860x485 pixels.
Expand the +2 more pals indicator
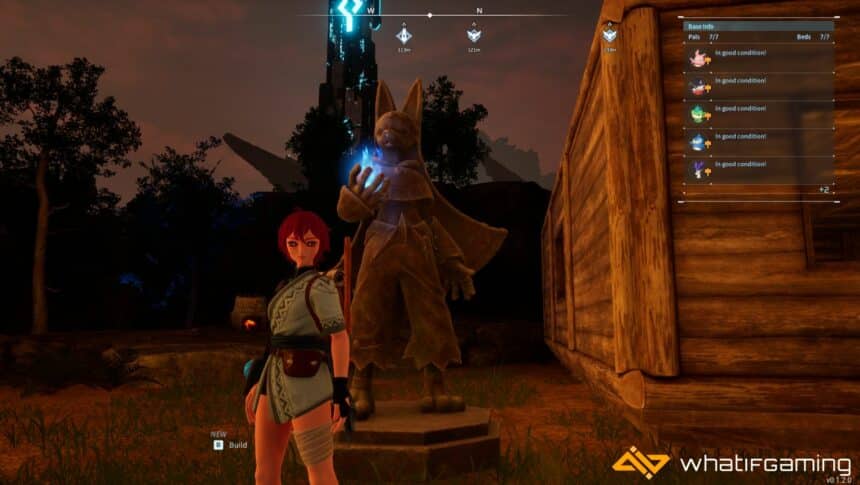(x=823, y=189)
